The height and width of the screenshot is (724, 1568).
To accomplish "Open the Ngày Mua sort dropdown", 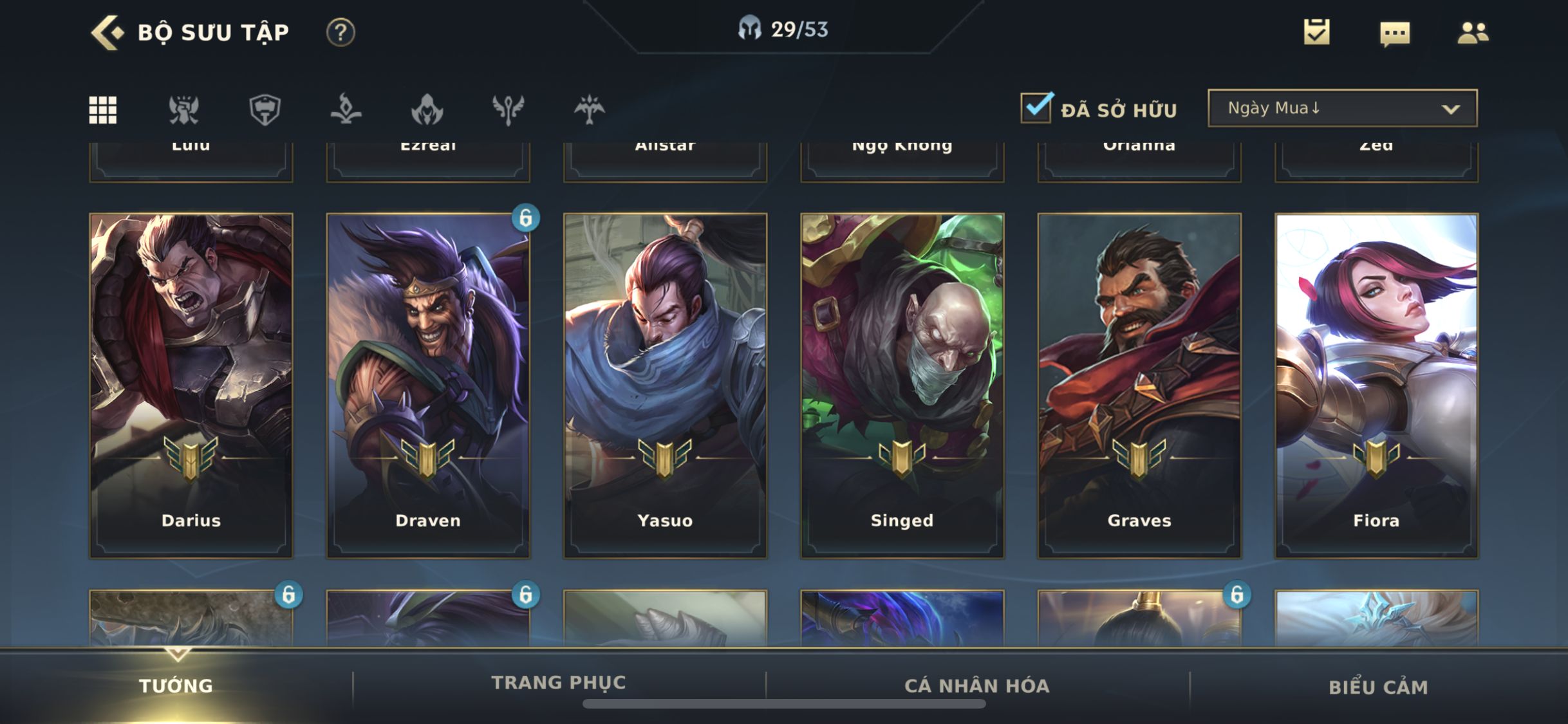I will (1342, 108).
